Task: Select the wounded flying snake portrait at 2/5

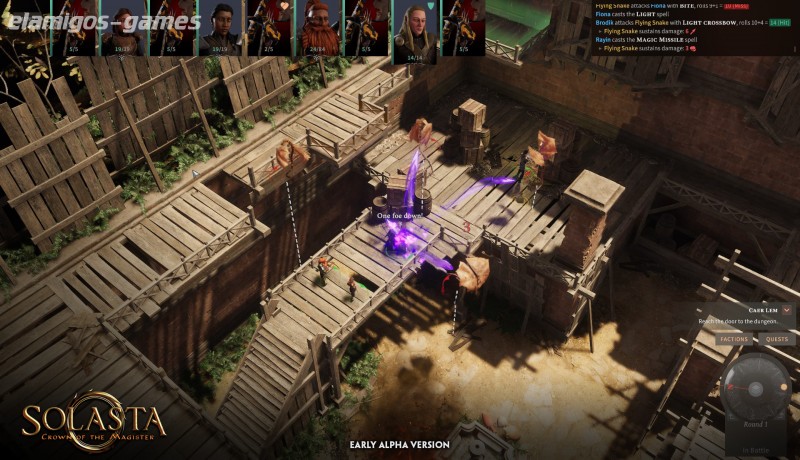Action: (270, 26)
